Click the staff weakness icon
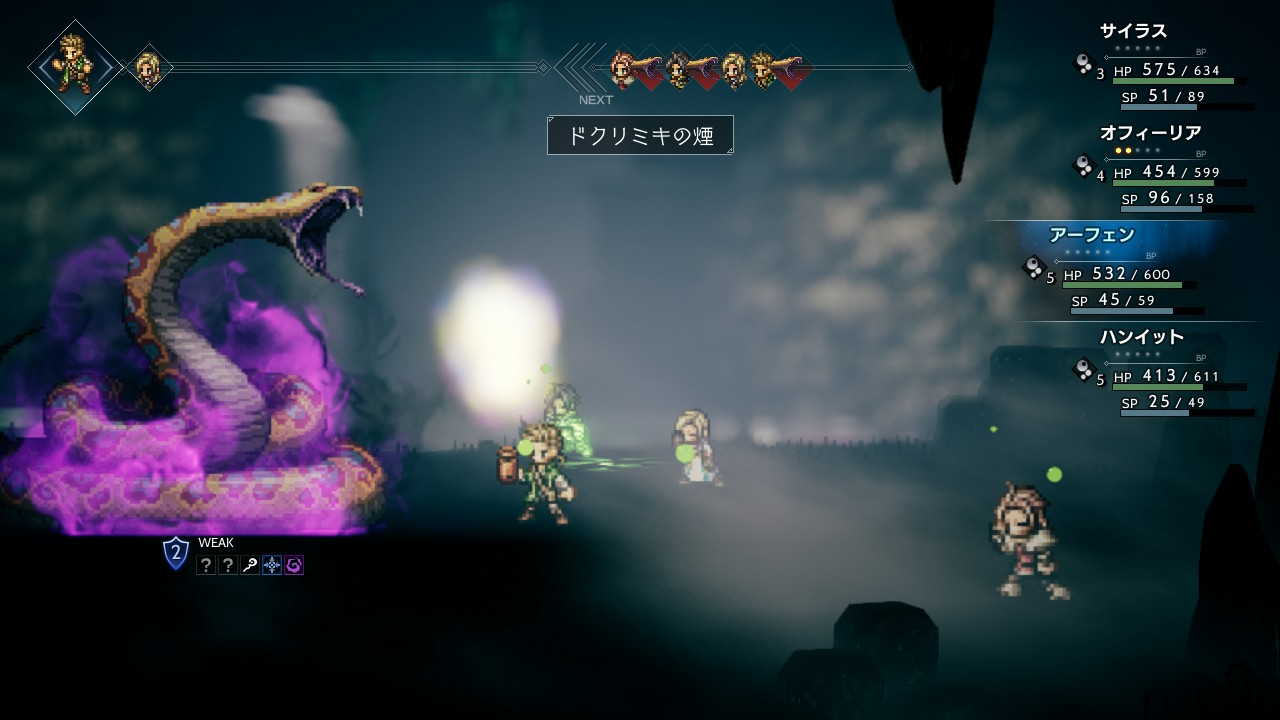This screenshot has width=1280, height=720. click(249, 566)
